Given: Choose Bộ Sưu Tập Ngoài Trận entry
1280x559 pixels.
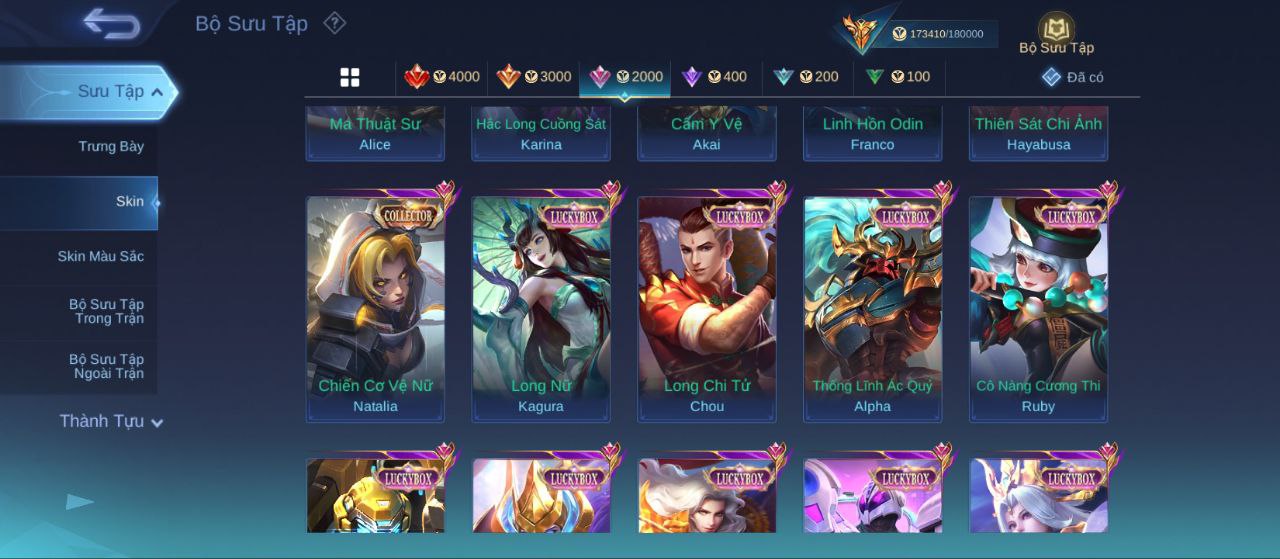Looking at the screenshot, I should 106,367.
